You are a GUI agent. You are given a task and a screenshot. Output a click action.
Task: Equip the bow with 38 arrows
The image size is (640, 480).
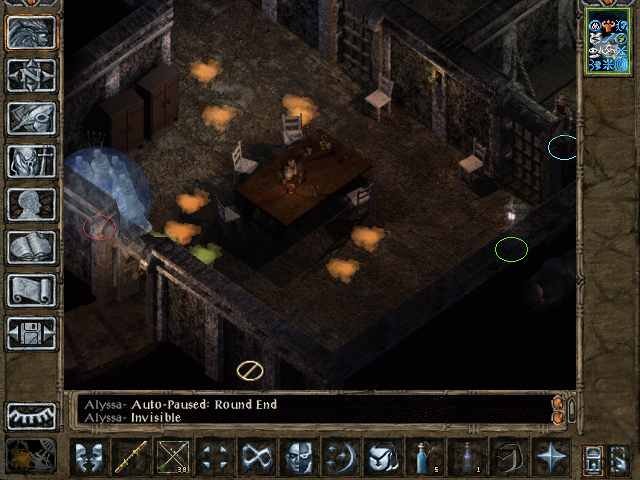(173, 457)
